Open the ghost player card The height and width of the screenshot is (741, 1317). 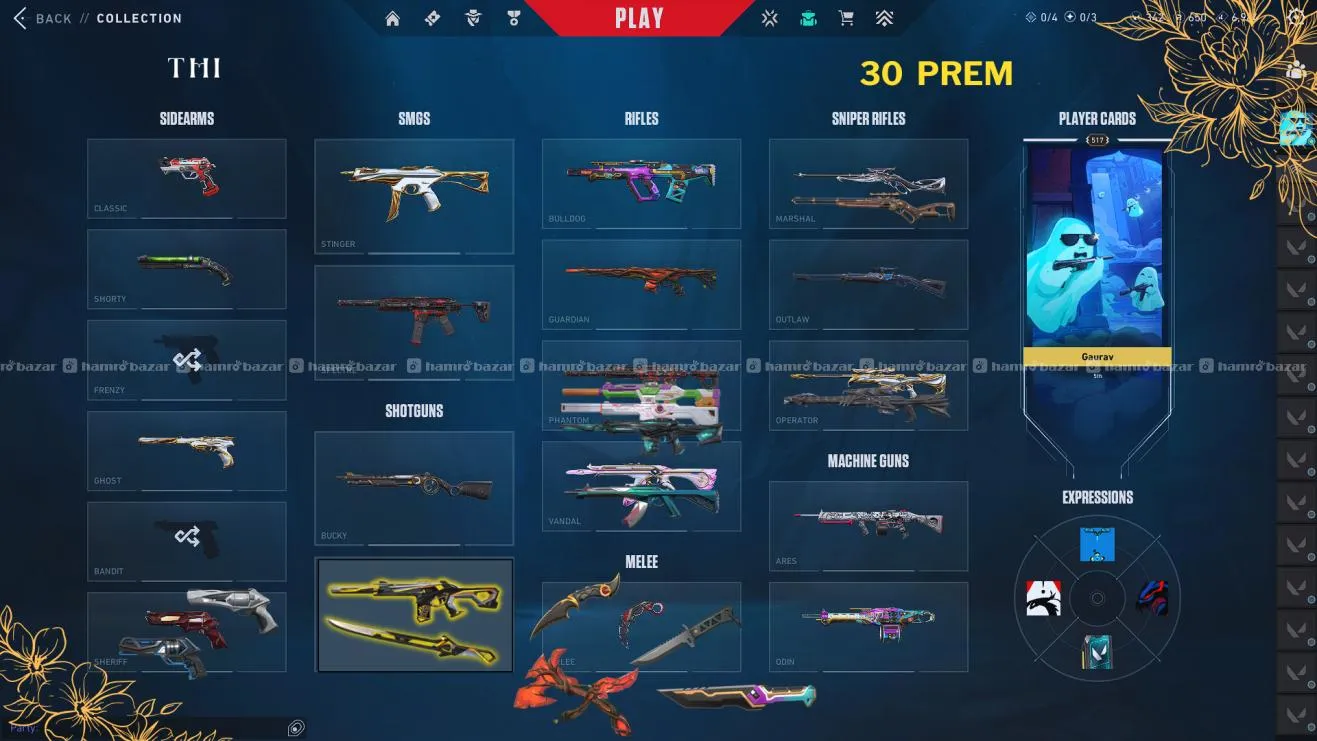(1097, 250)
